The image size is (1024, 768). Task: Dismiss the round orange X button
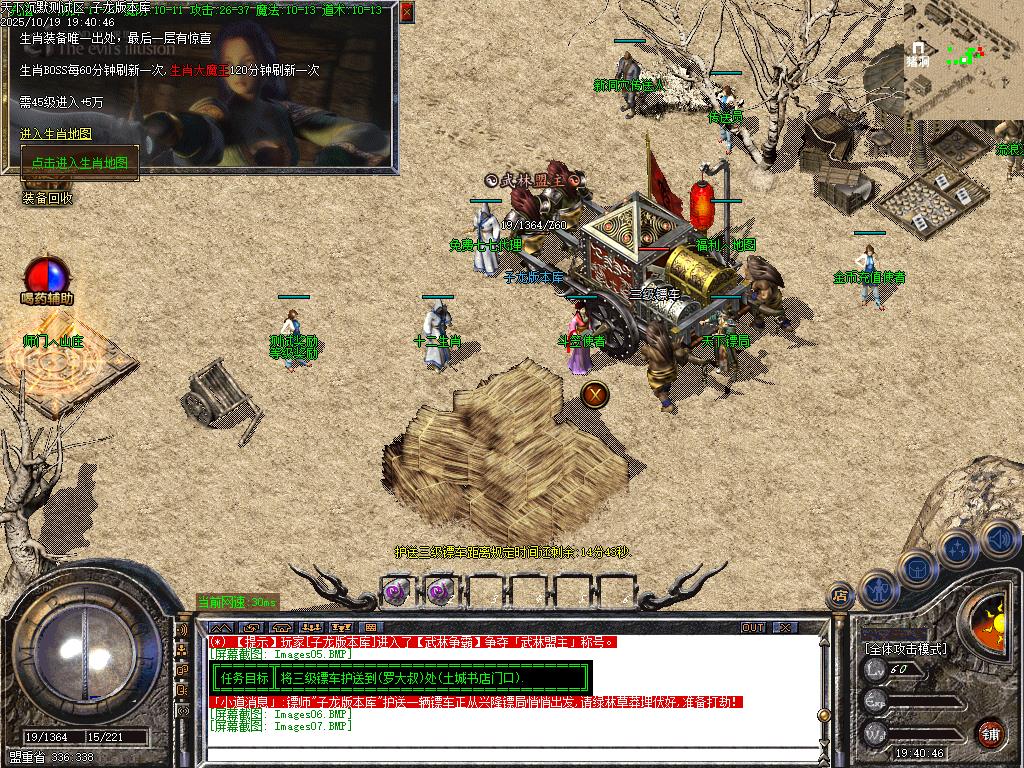[x=595, y=394]
